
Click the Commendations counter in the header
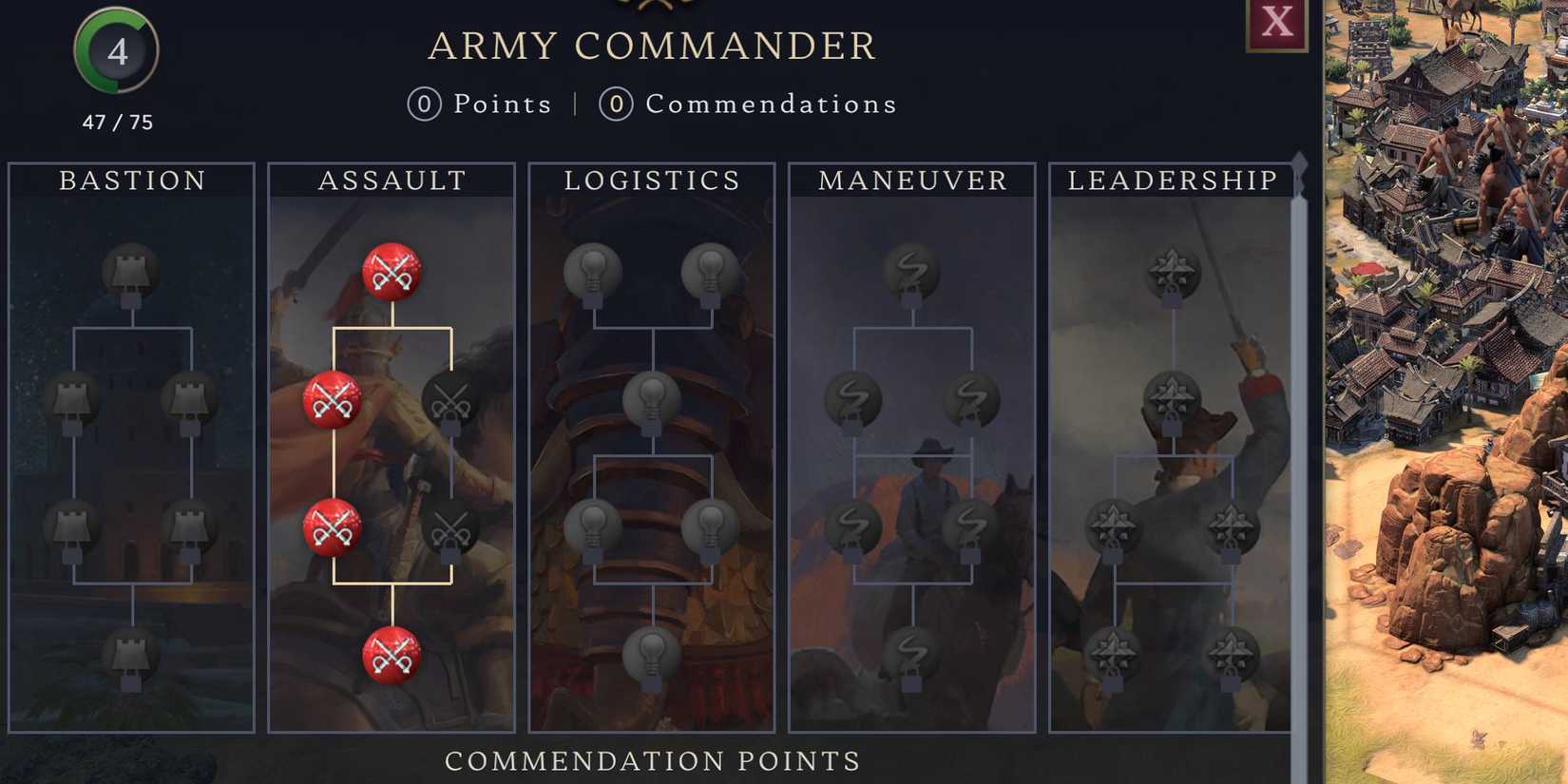coord(751,105)
